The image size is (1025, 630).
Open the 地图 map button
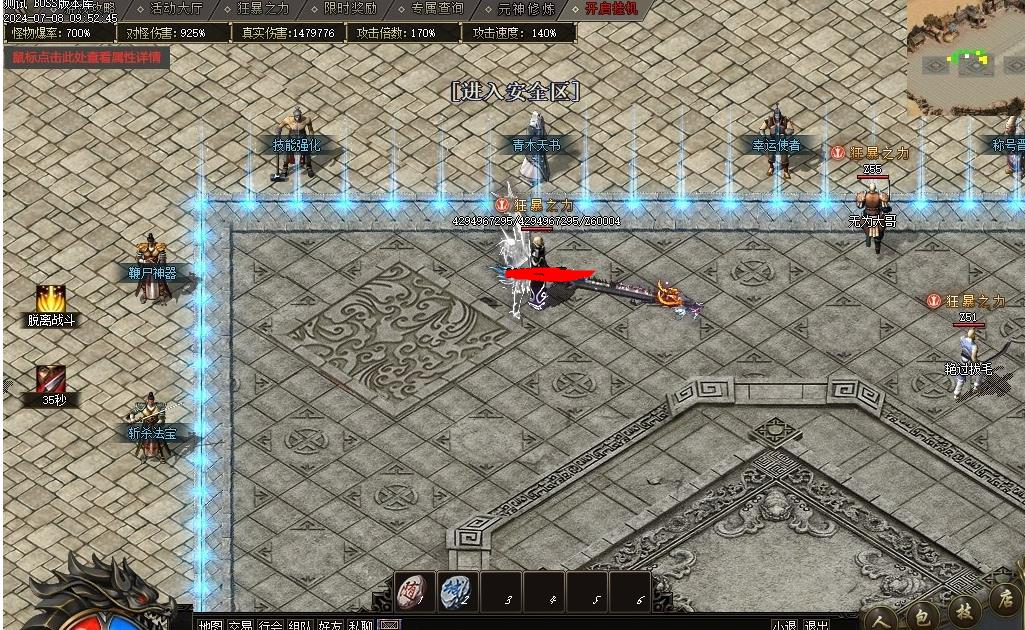click(210, 625)
